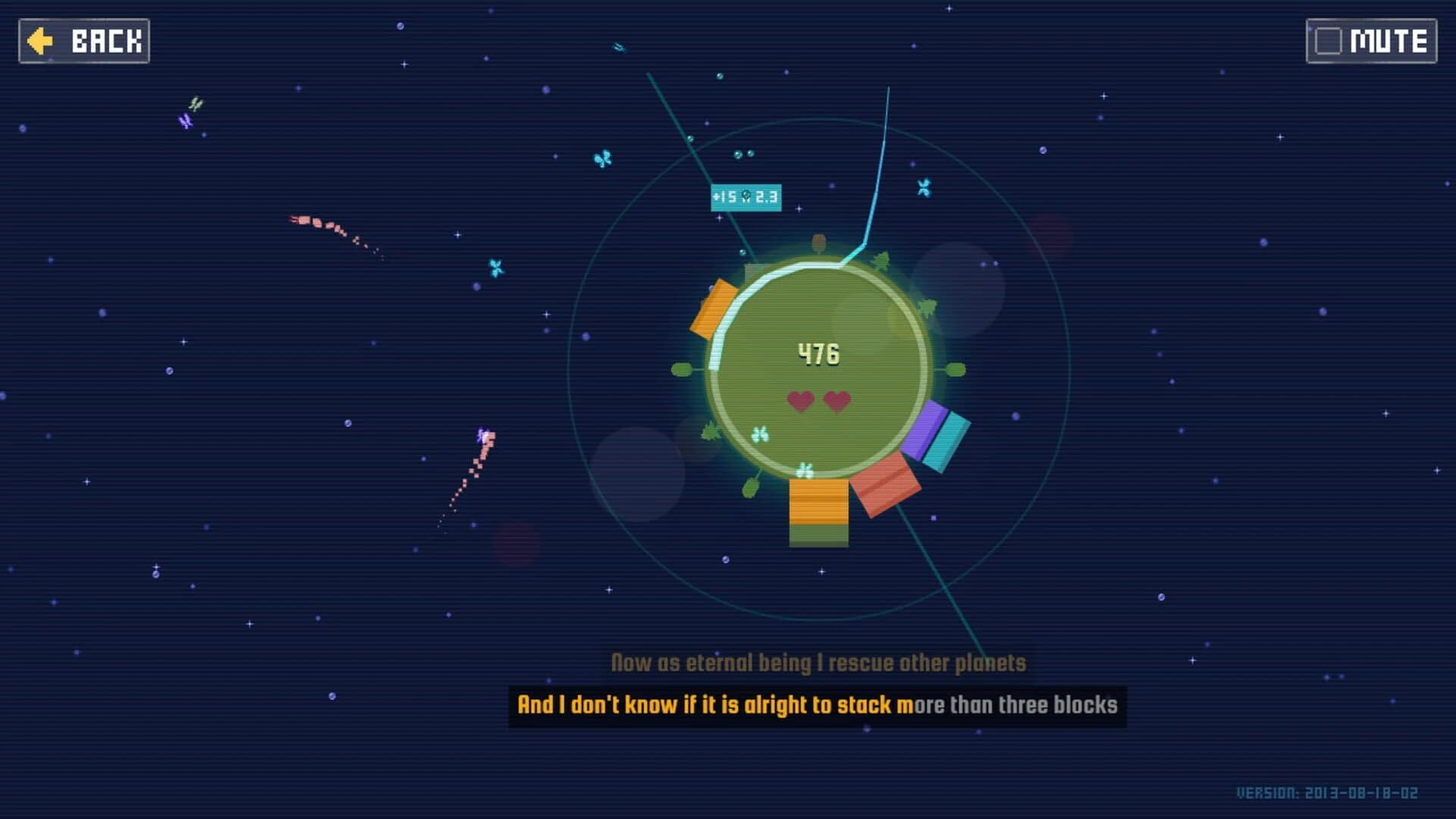Click the cyan creature in upper right space
Screen dimensions: 1456x819
tap(923, 188)
